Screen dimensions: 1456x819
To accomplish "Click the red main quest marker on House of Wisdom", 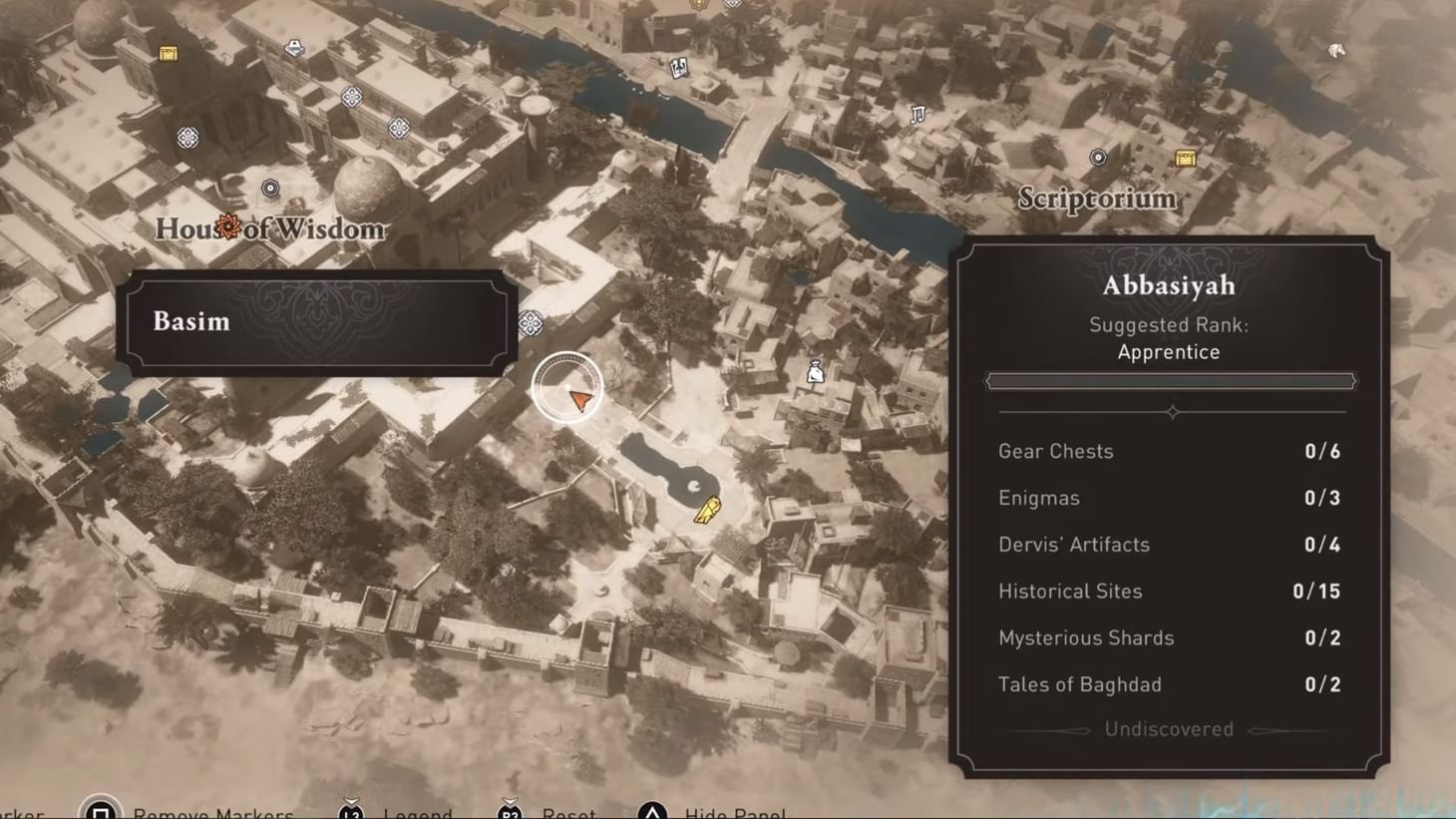I will (x=229, y=227).
